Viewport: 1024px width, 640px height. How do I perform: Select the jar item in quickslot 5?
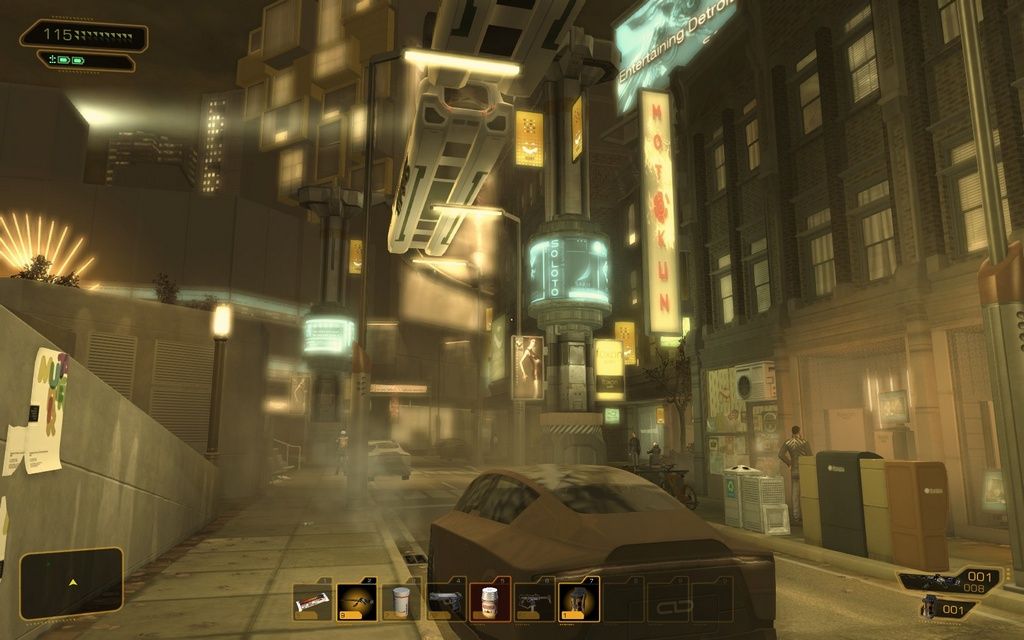point(490,602)
